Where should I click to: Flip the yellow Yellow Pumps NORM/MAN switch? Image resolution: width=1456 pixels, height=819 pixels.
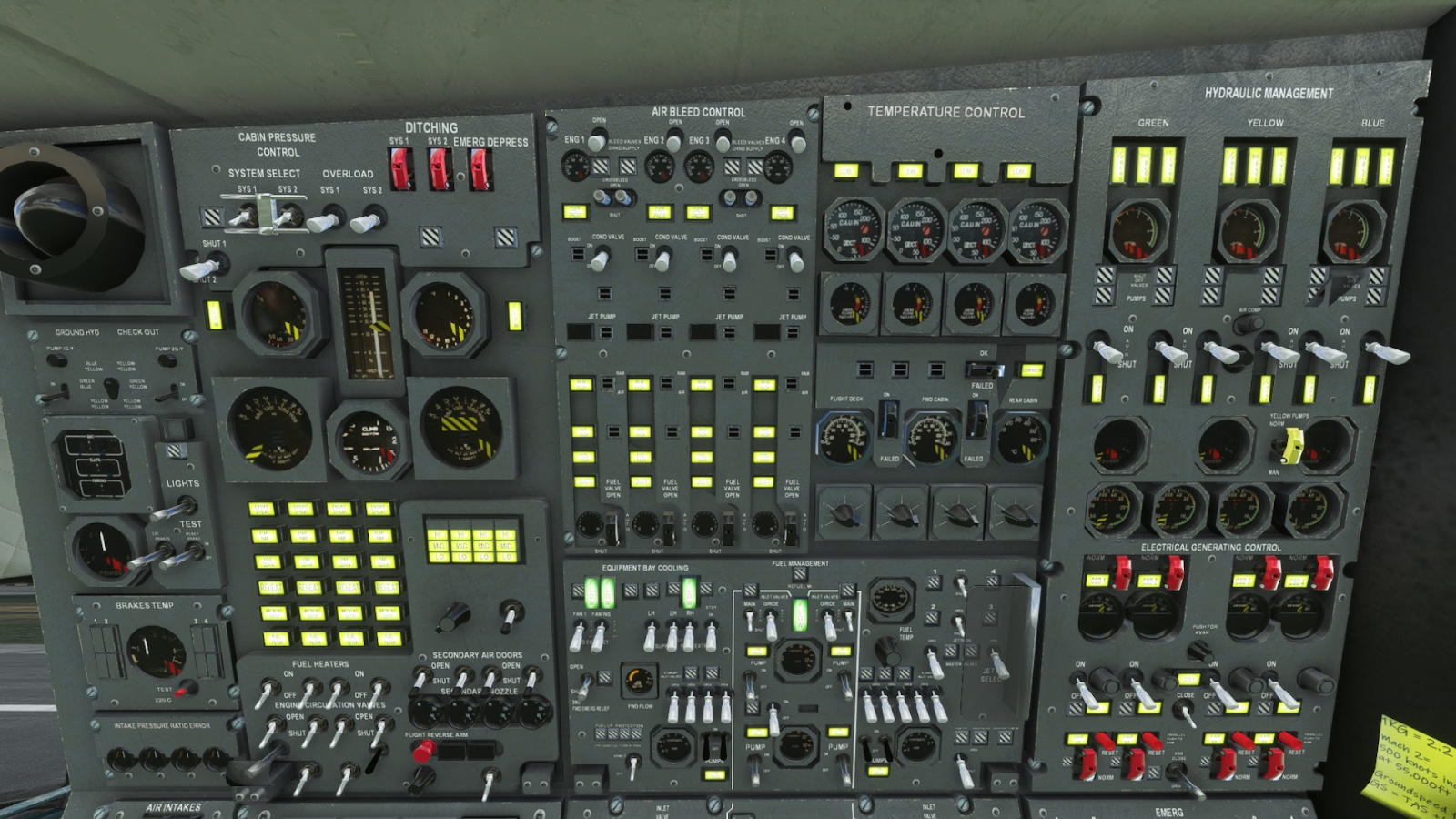pyautogui.click(x=1291, y=445)
